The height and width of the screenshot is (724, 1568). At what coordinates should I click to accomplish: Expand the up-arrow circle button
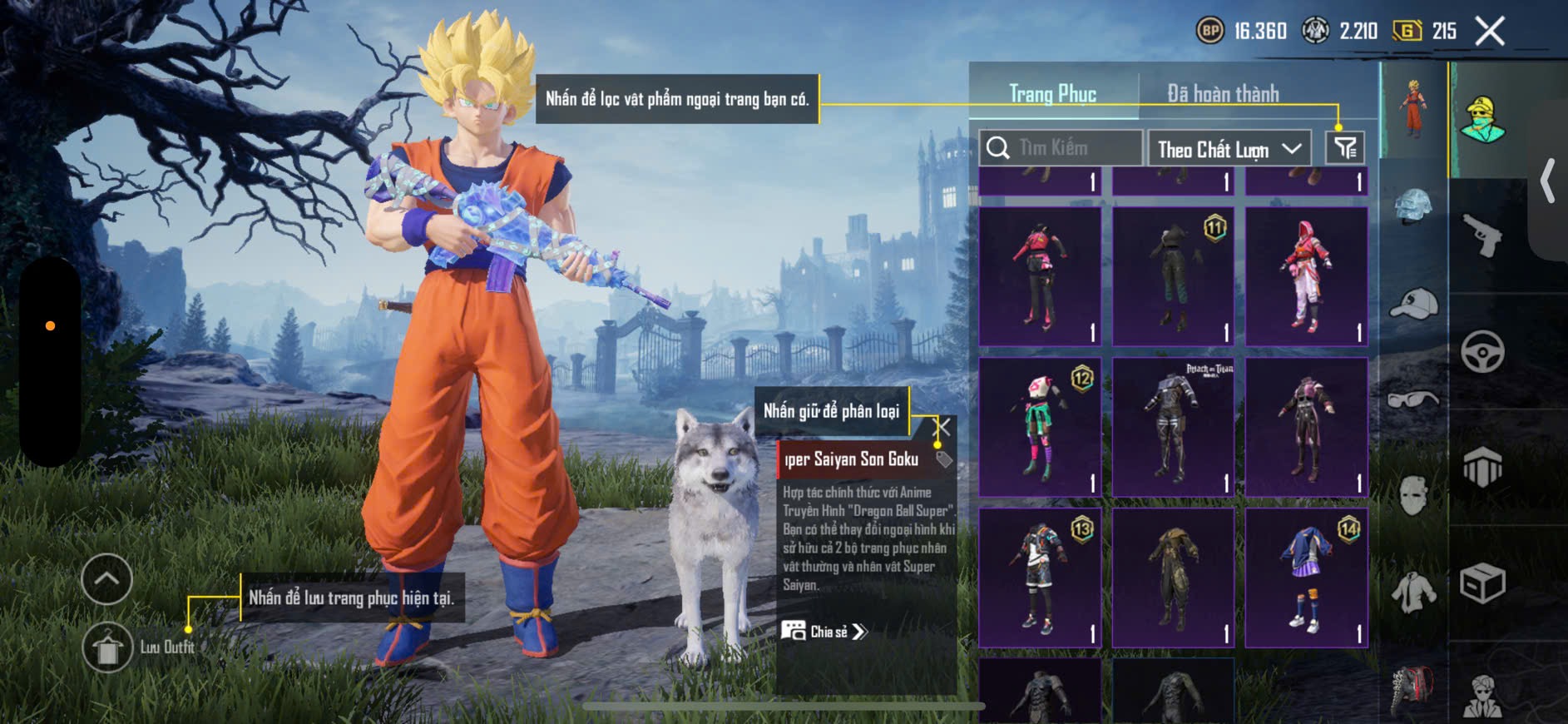click(x=106, y=578)
